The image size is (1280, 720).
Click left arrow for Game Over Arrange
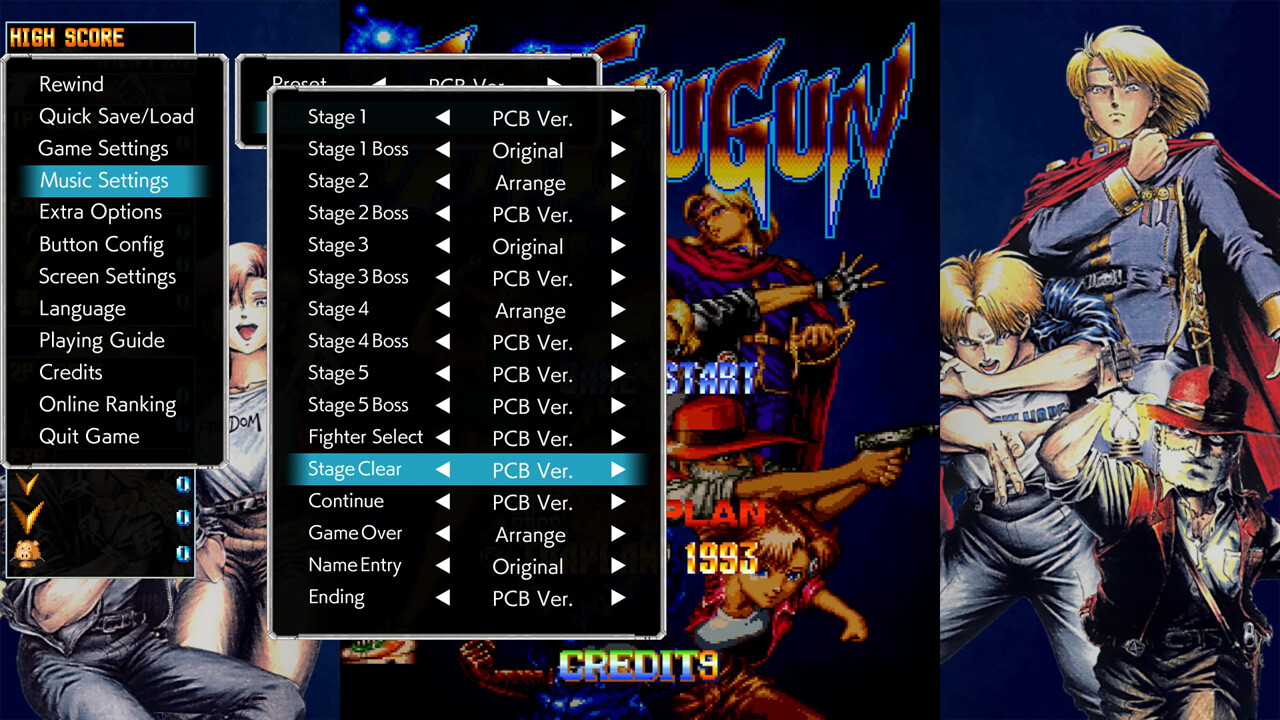coord(441,533)
